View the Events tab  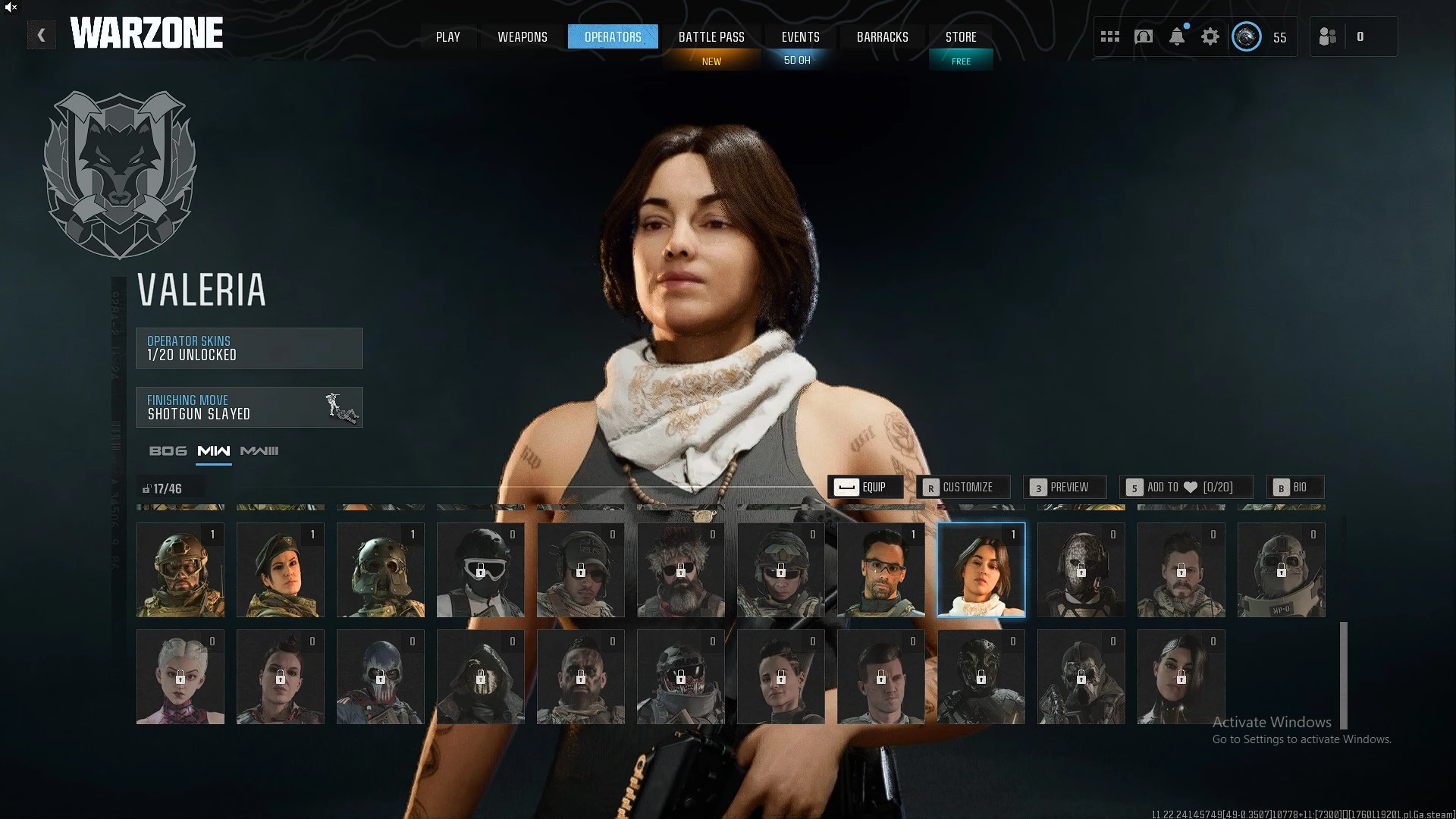800,36
